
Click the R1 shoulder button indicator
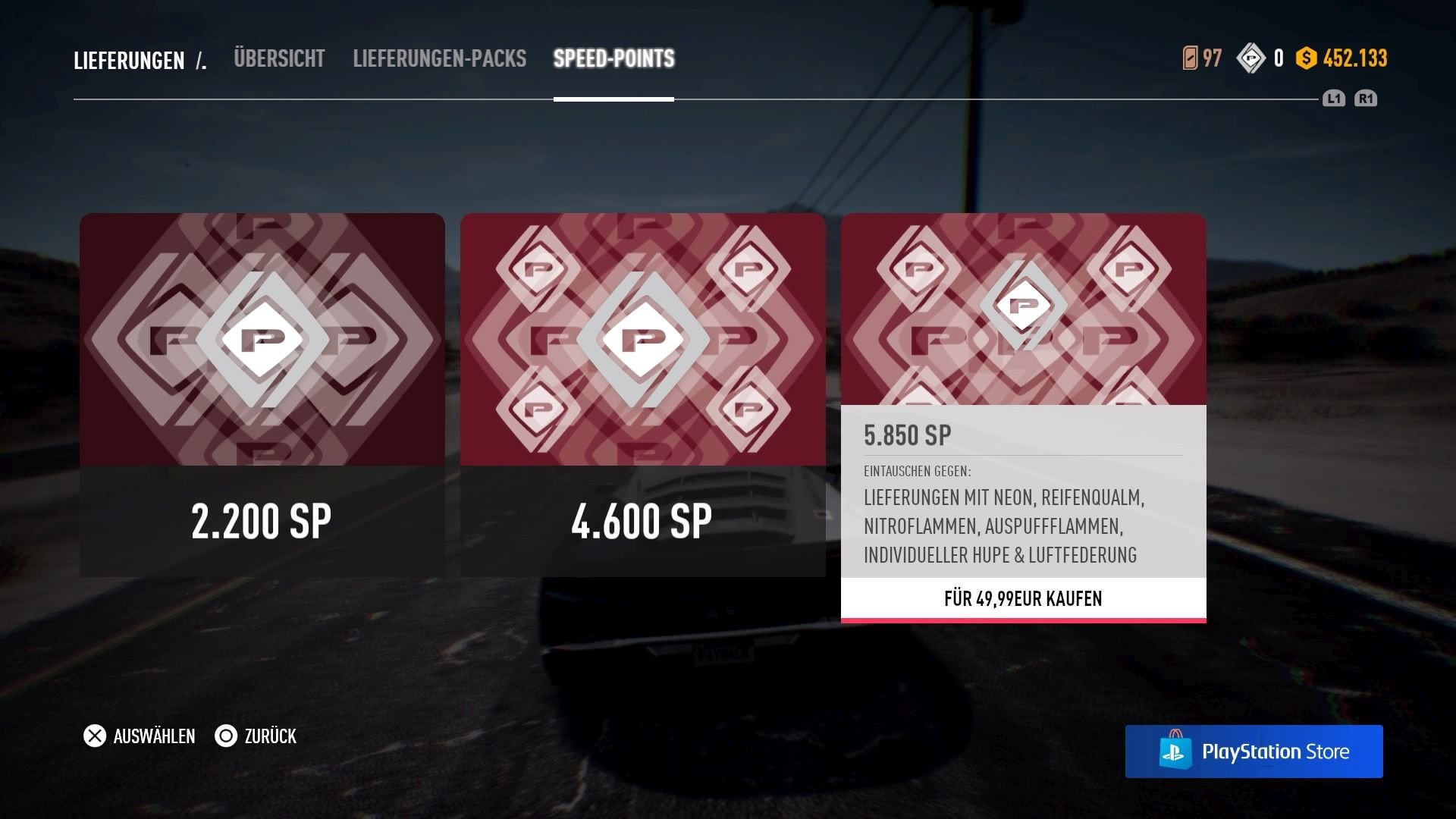pos(1367,99)
